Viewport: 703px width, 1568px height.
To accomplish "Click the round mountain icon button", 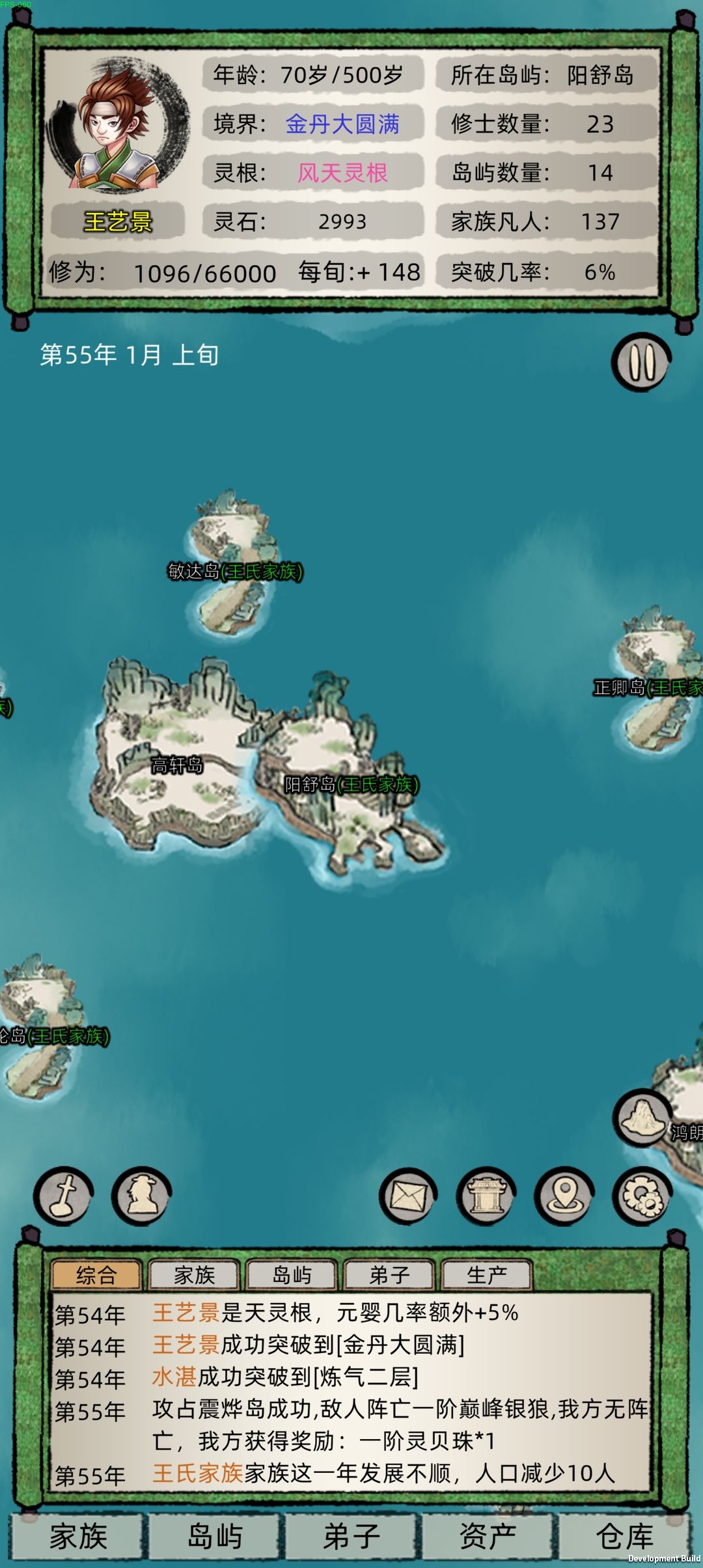I will click(642, 1117).
